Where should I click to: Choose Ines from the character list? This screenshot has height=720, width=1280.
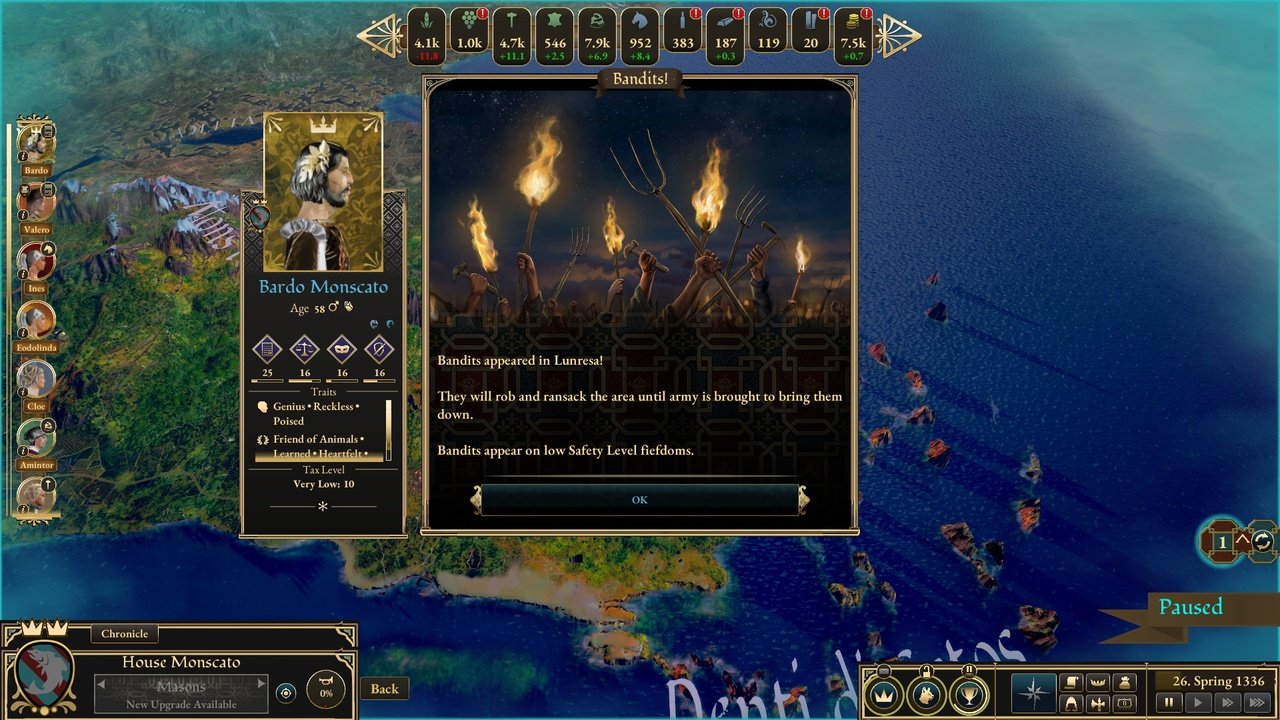[36, 262]
